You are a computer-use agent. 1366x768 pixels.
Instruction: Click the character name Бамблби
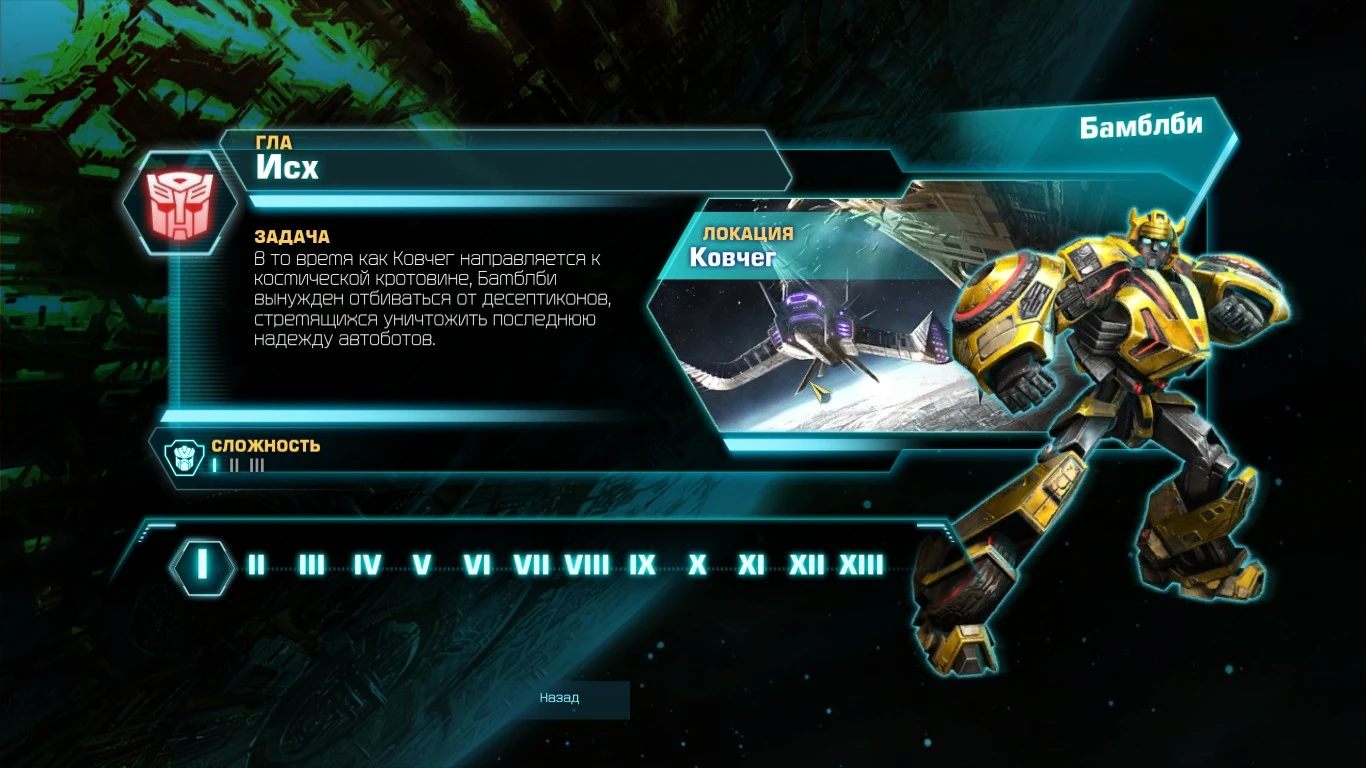(1143, 126)
